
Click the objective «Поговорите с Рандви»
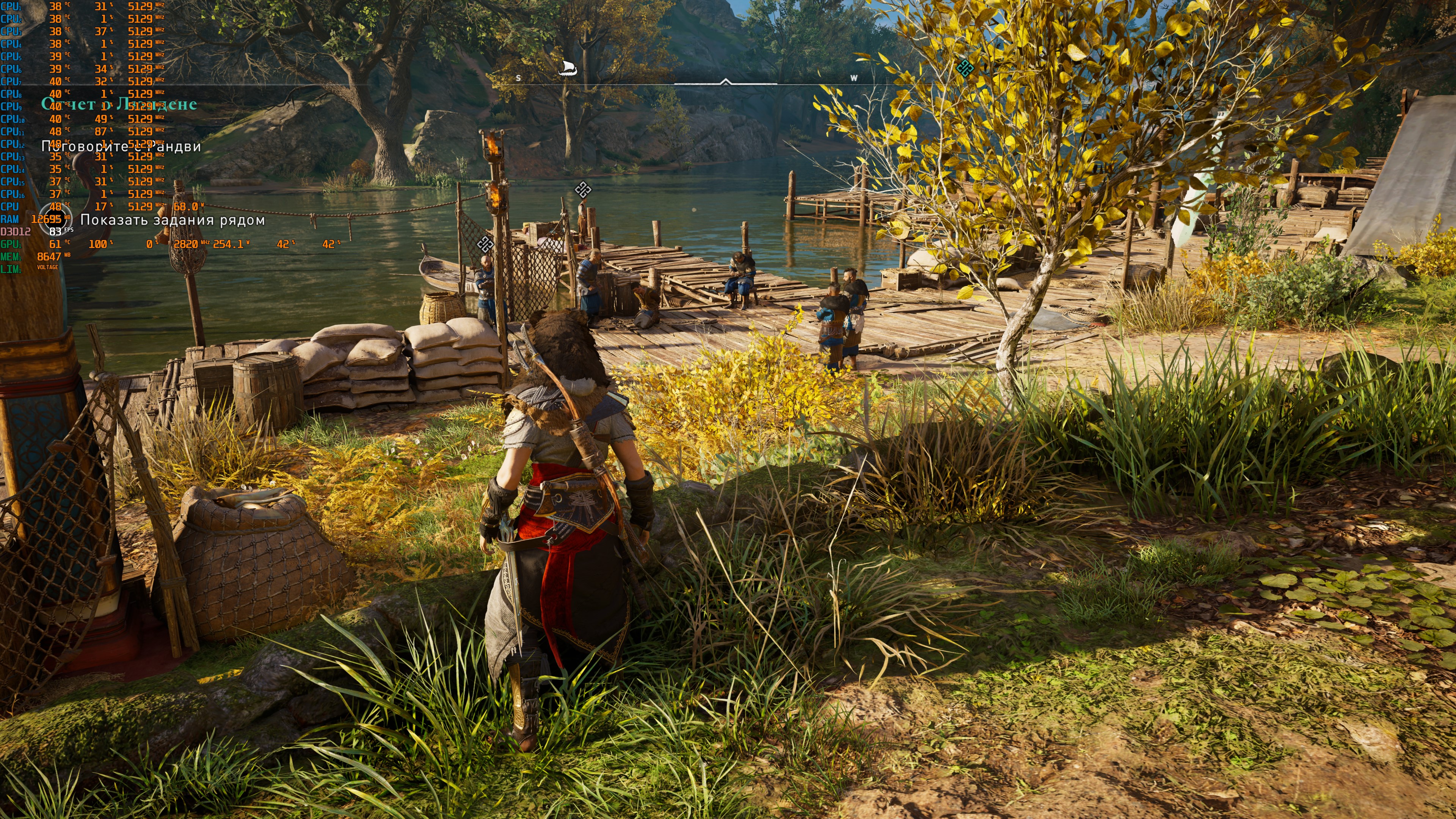[121, 146]
